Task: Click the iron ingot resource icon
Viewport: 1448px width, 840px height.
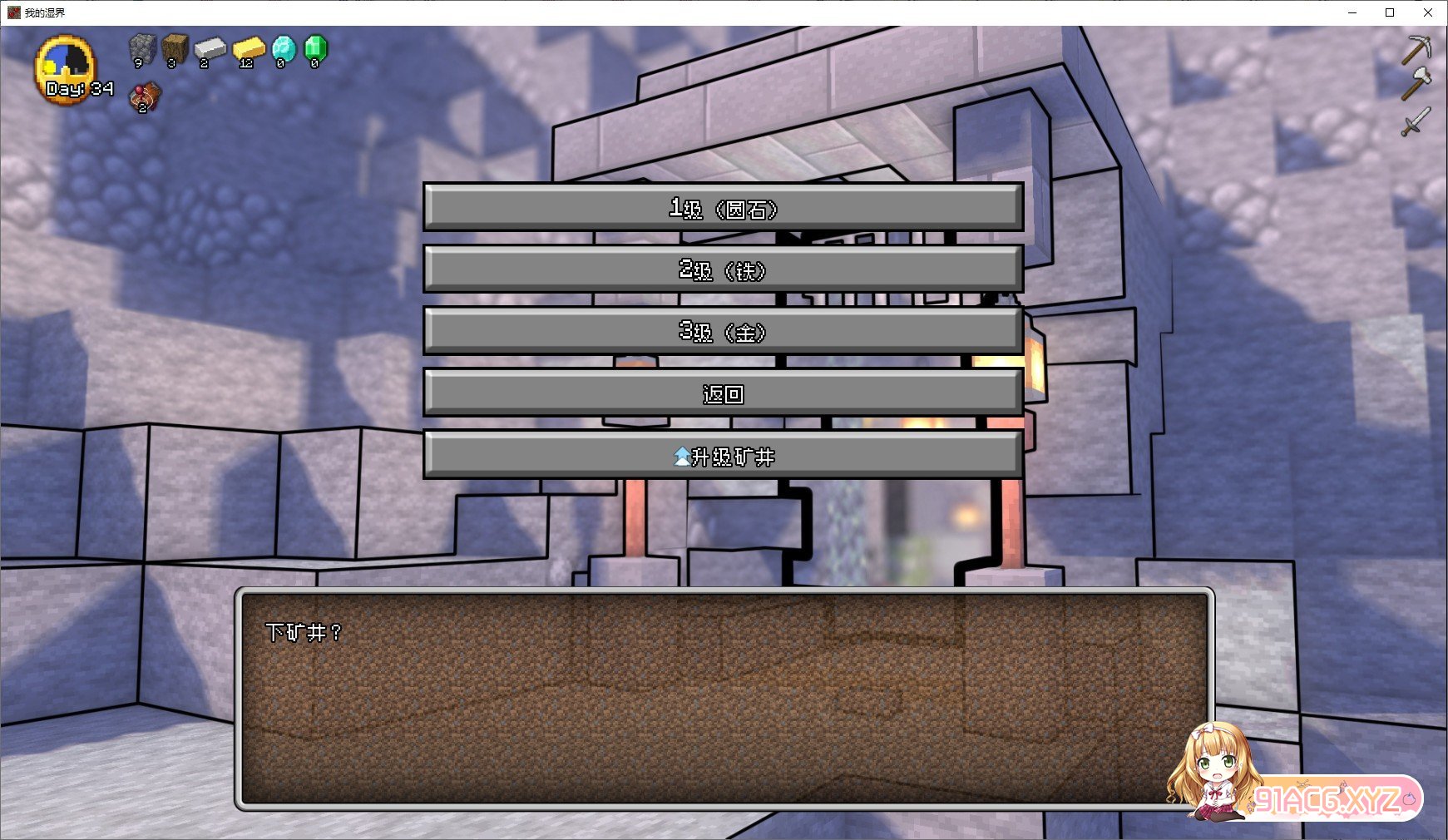Action: [x=210, y=50]
